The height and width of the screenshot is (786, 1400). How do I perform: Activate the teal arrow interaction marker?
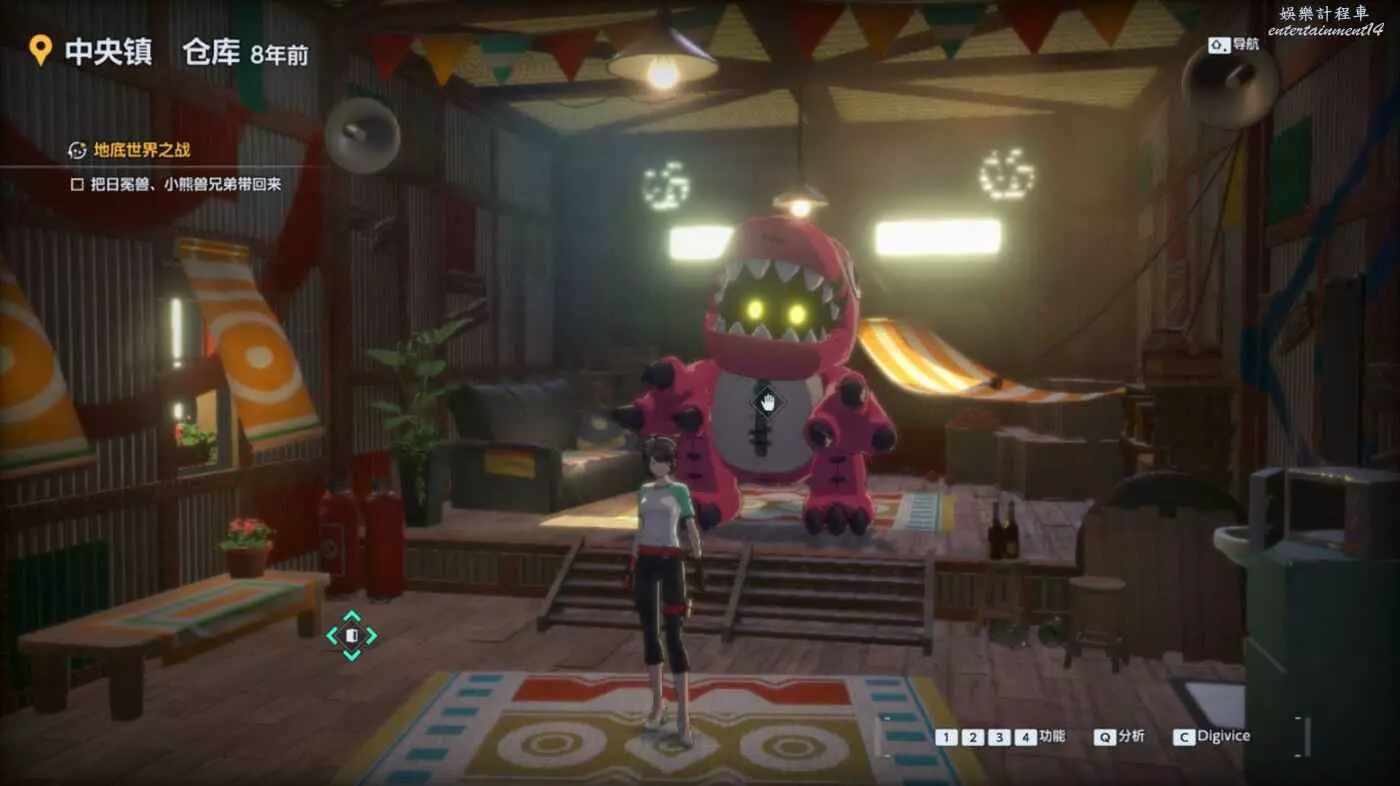[x=351, y=635]
